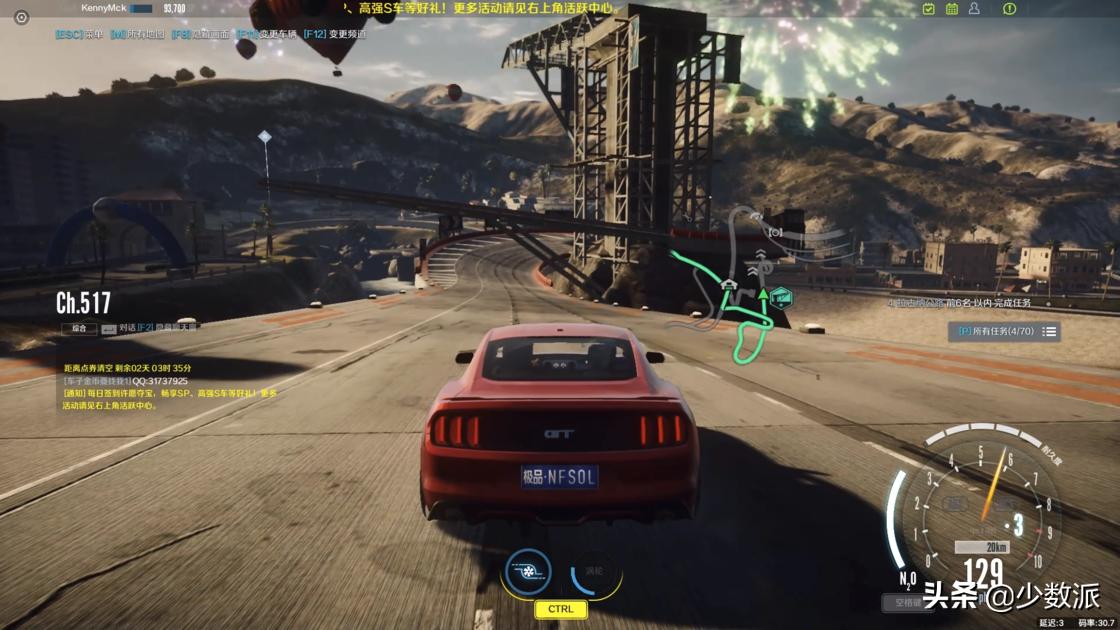Open the green events calendar grid icon
The image size is (1120, 630).
(x=950, y=9)
